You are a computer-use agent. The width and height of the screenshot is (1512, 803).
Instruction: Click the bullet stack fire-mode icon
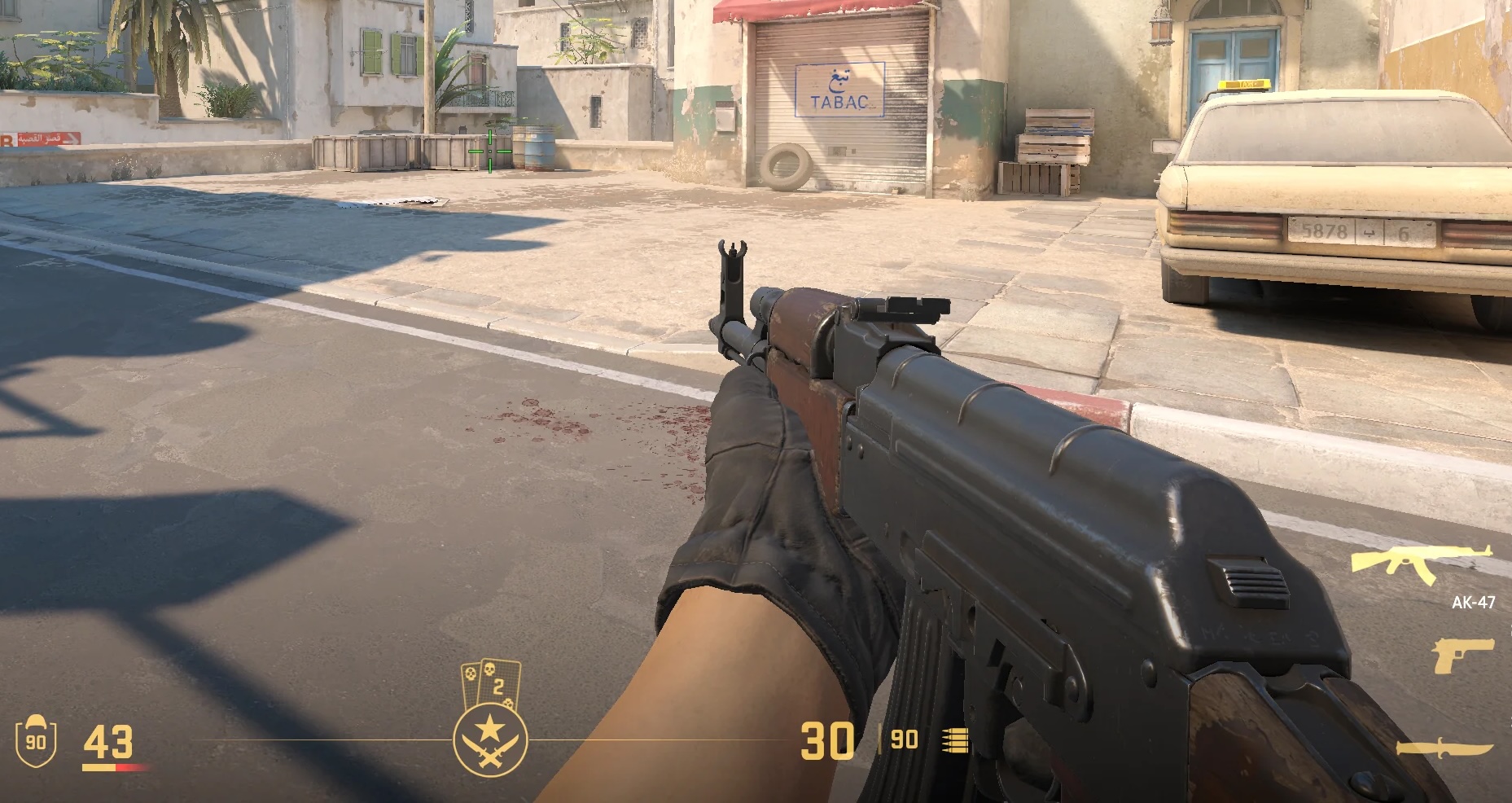click(955, 739)
